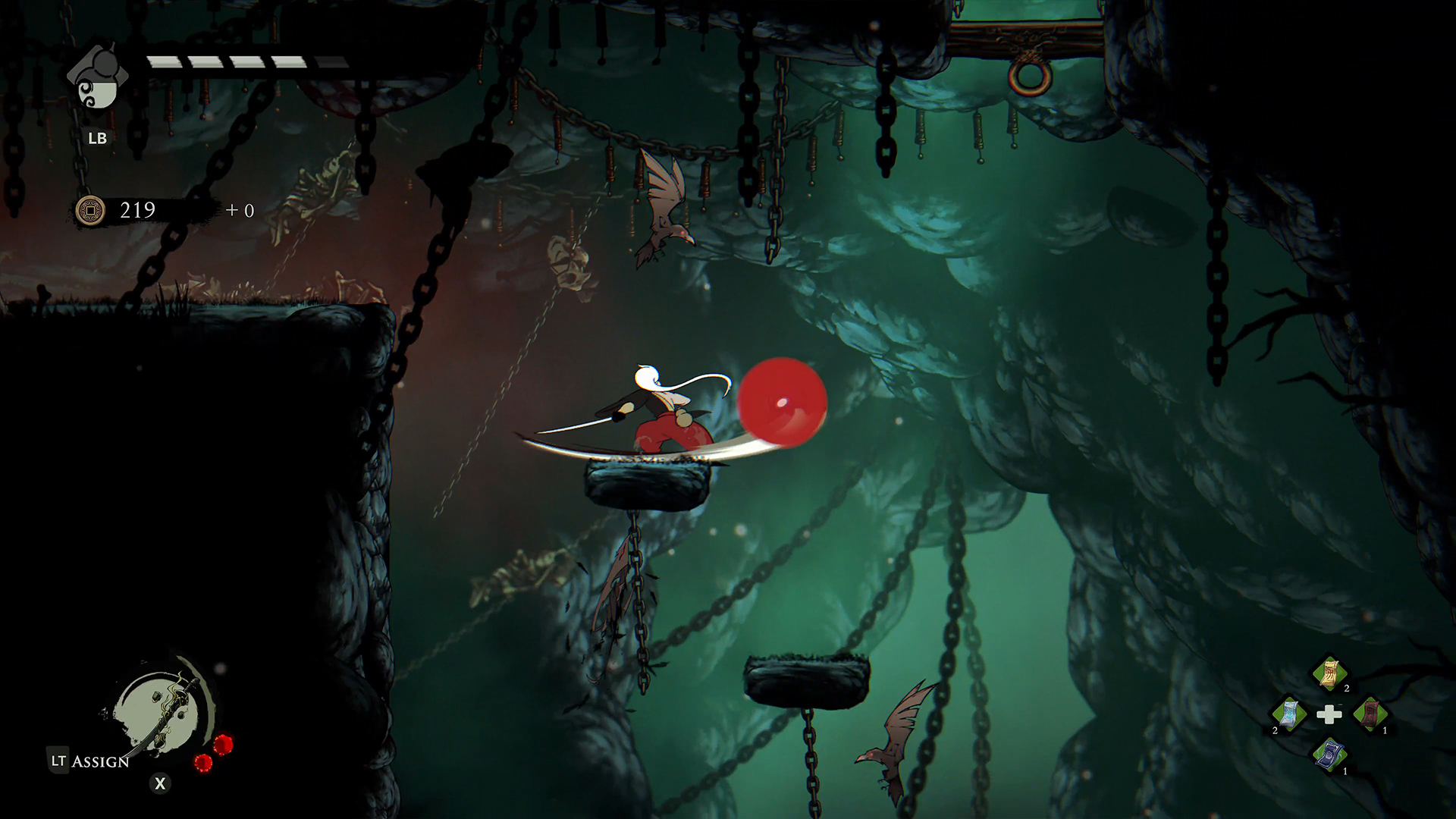Open the character portrait icon
The image size is (1456, 819).
98,79
